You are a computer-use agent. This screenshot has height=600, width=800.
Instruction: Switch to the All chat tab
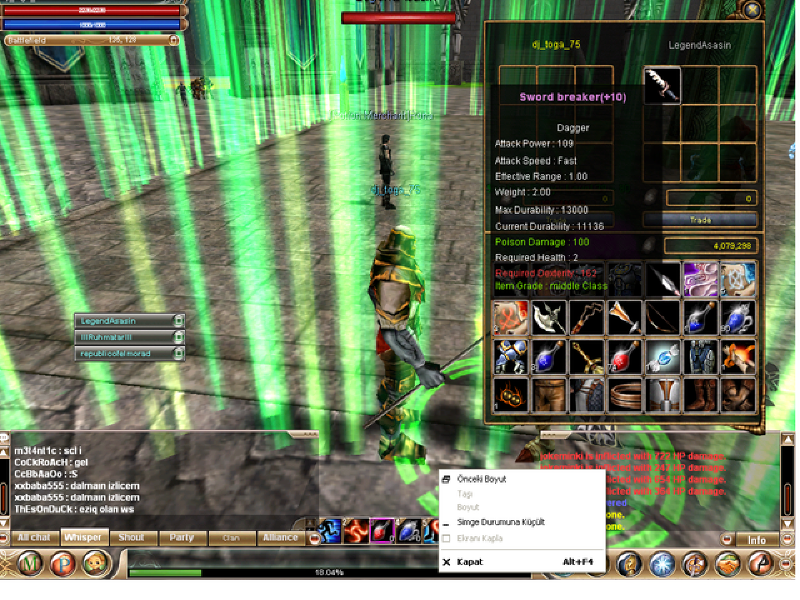click(33, 537)
